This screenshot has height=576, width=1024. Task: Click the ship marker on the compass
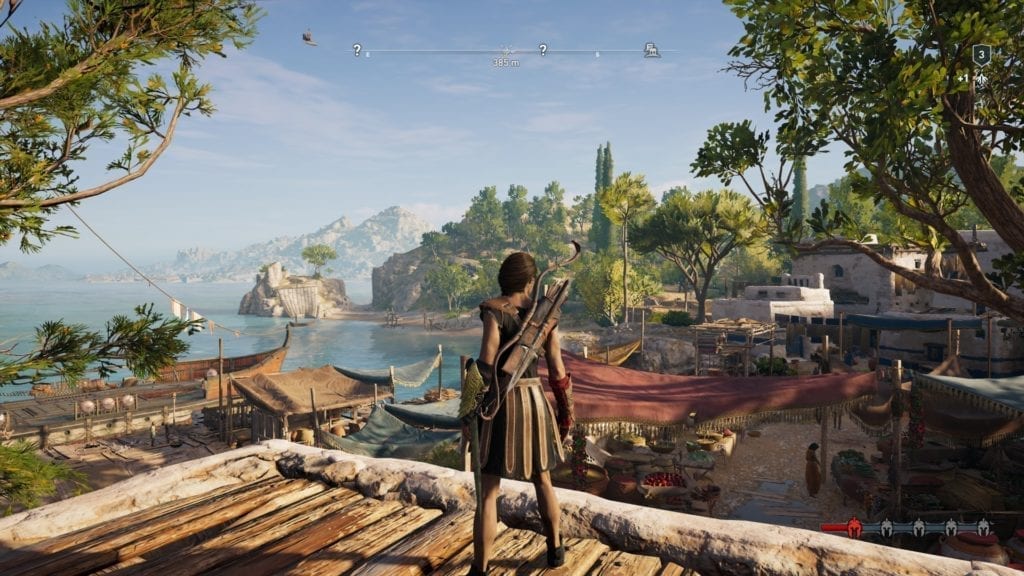click(310, 39)
